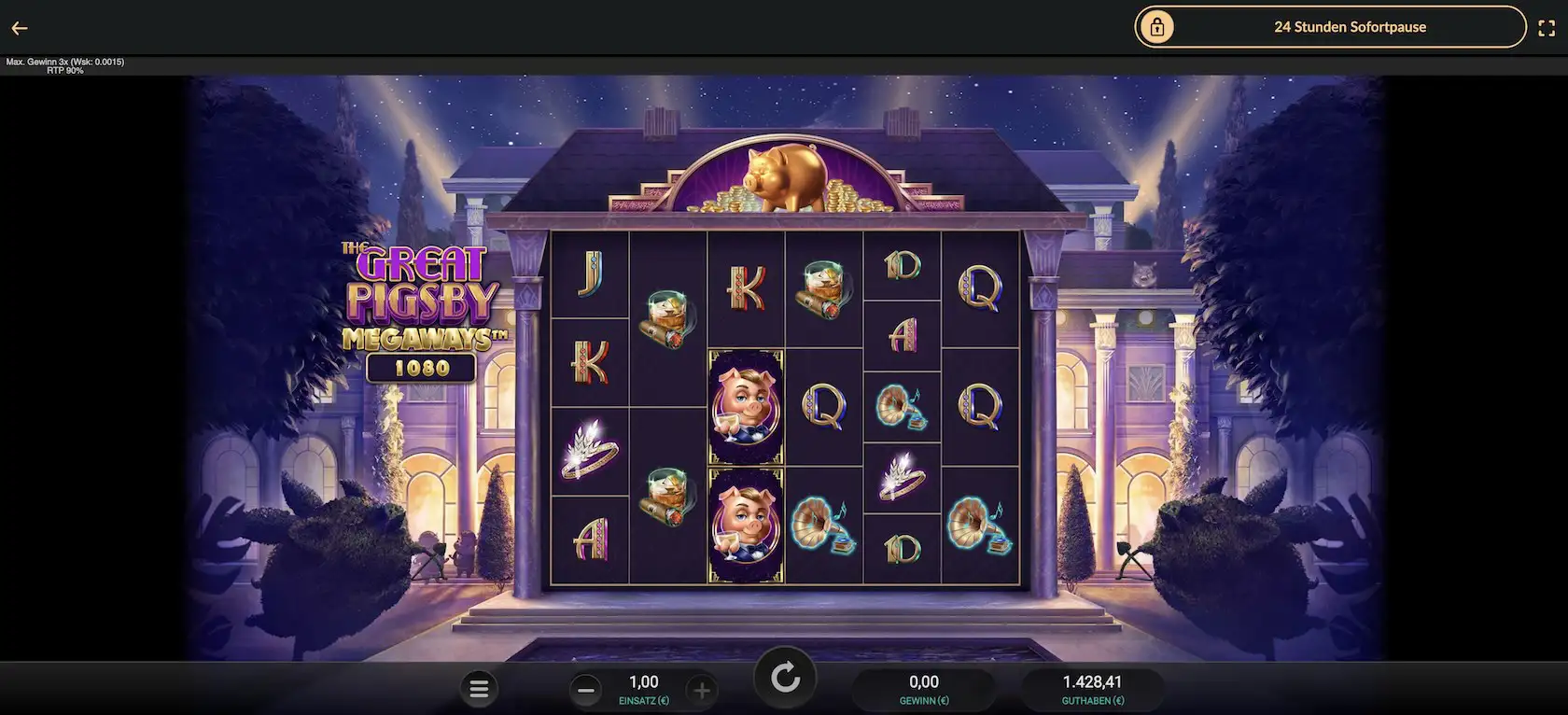
Task: Activate the 24 Stunden Sofortpause button
Action: point(1330,27)
